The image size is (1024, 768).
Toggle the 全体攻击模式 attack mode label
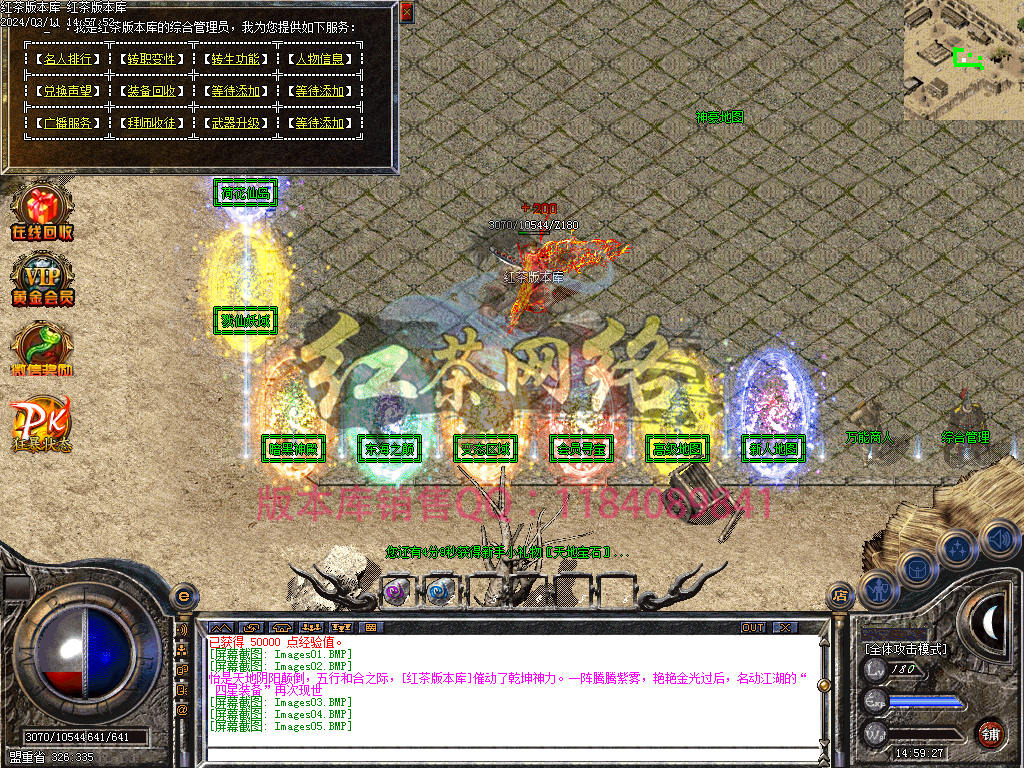pyautogui.click(x=906, y=649)
